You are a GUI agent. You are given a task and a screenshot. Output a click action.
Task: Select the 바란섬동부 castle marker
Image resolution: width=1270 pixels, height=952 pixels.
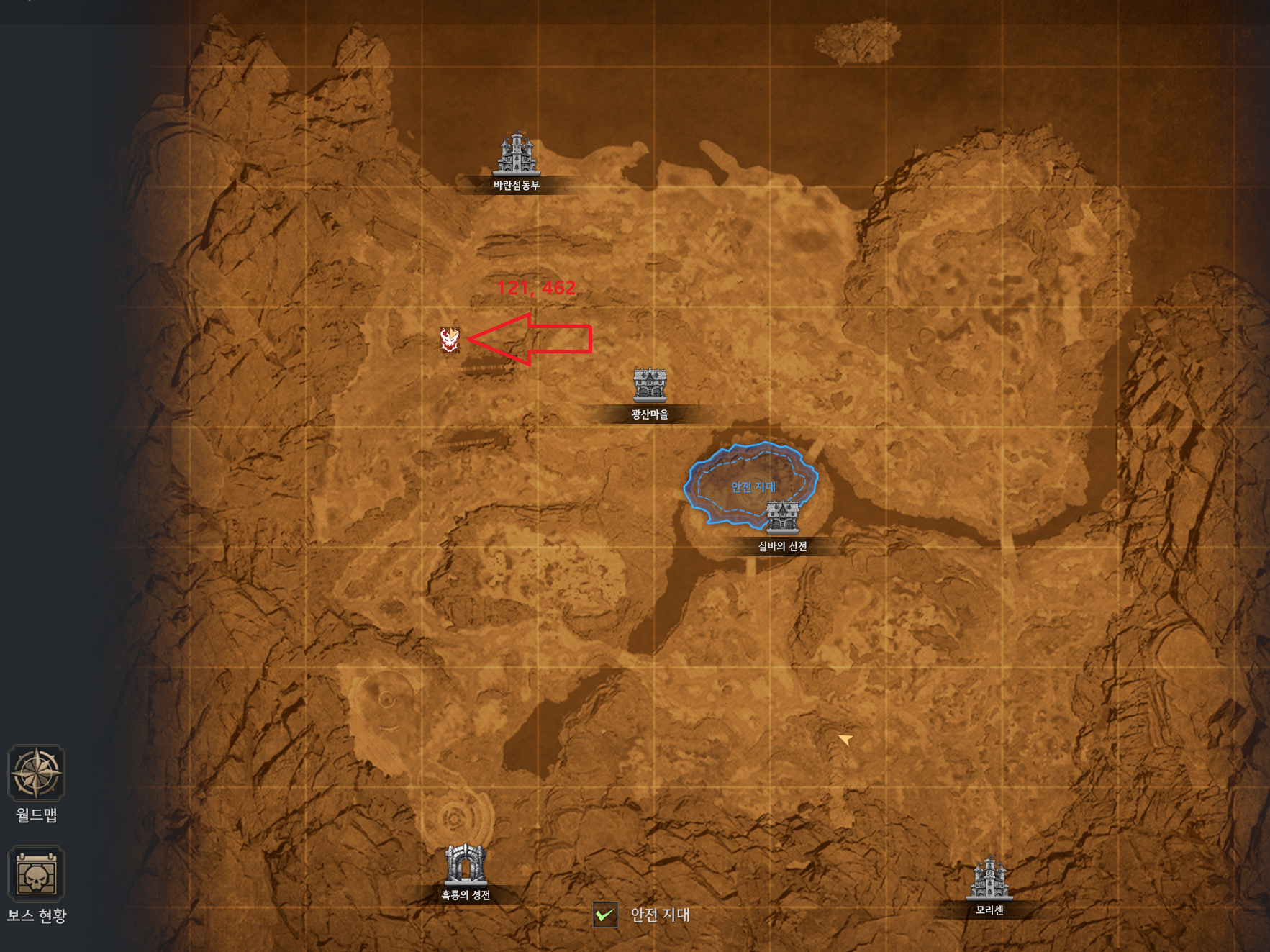[x=516, y=153]
